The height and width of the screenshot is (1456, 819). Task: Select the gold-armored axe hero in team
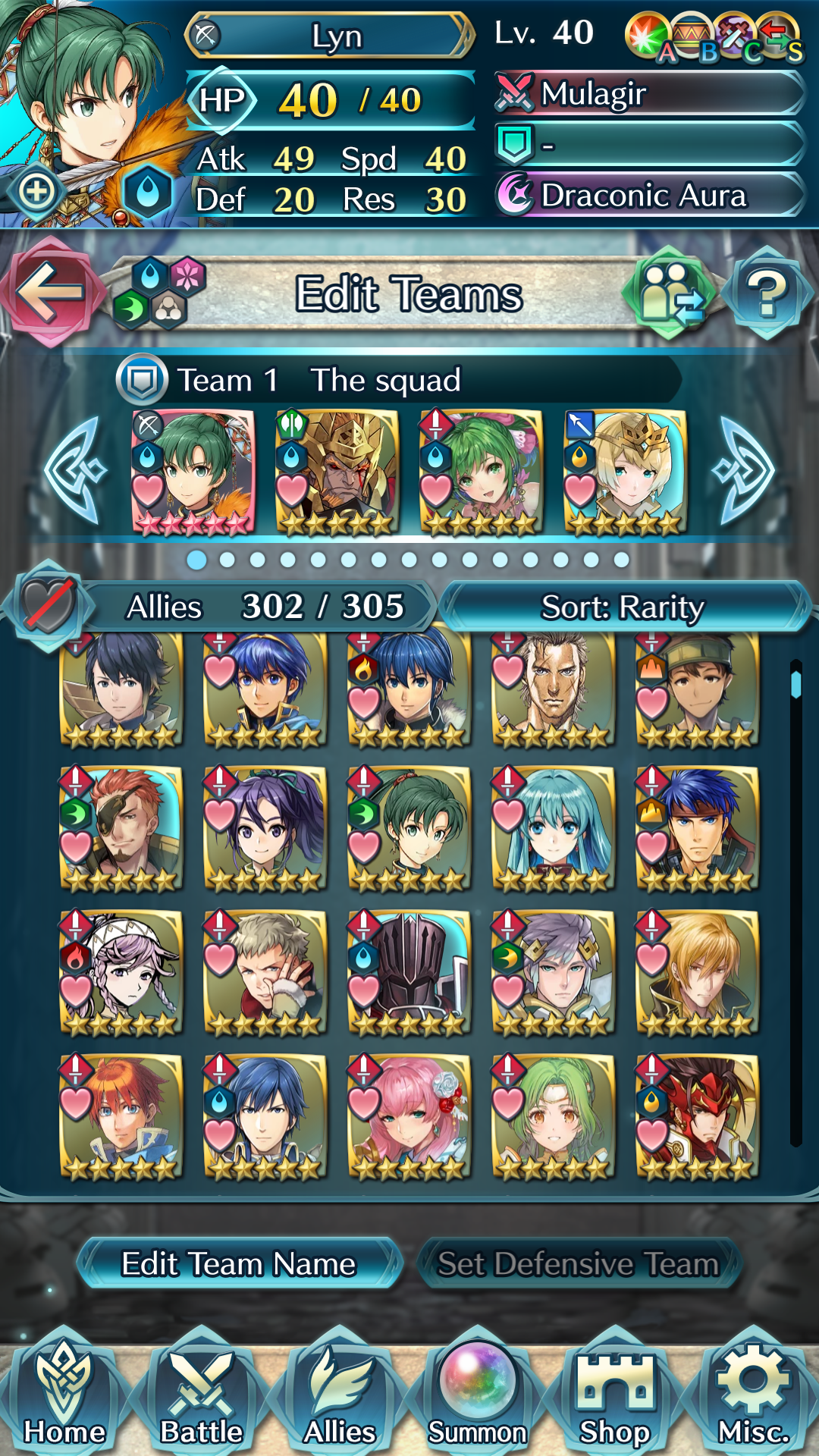(337, 472)
